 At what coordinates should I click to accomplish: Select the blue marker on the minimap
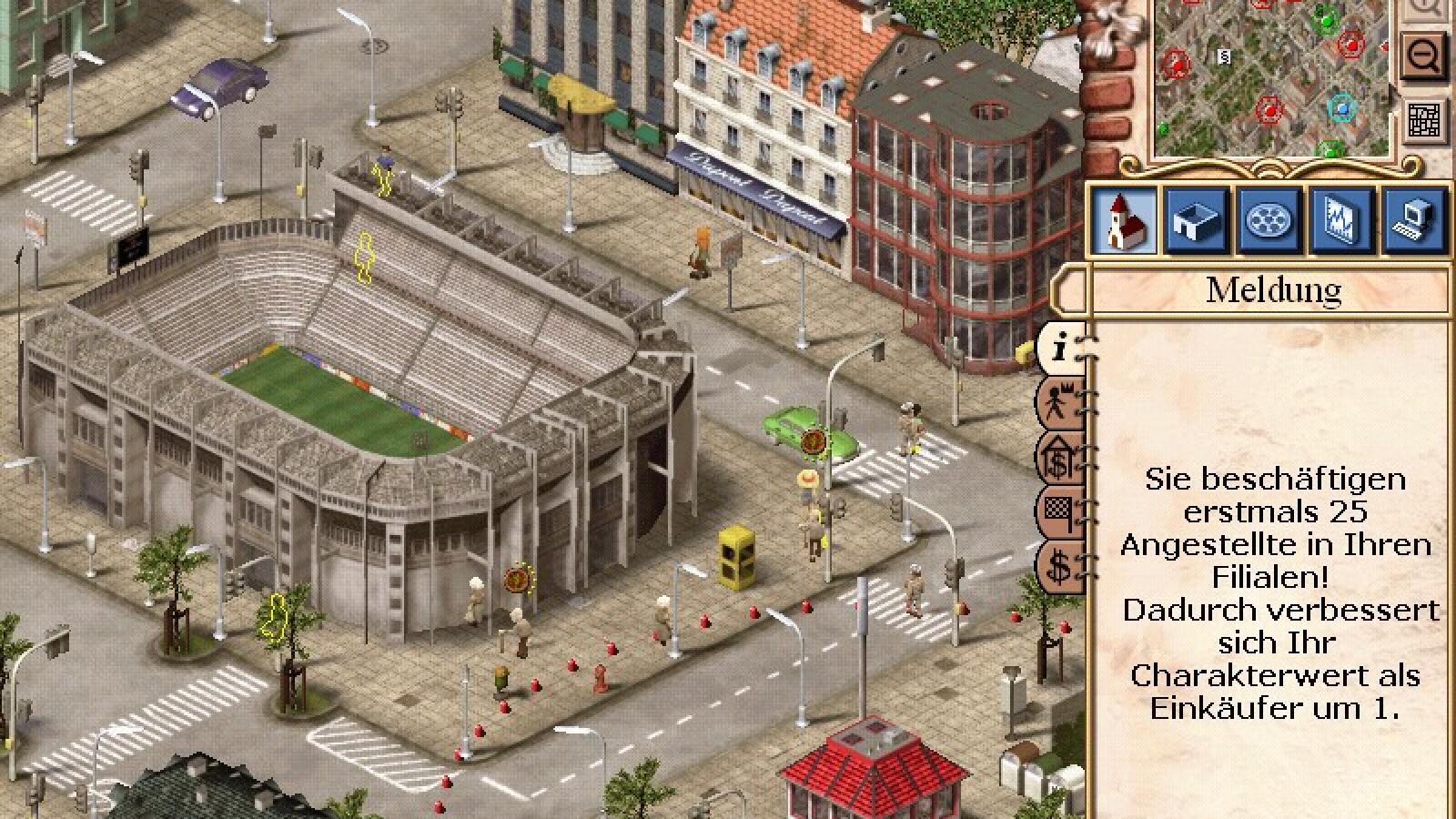point(1340,109)
